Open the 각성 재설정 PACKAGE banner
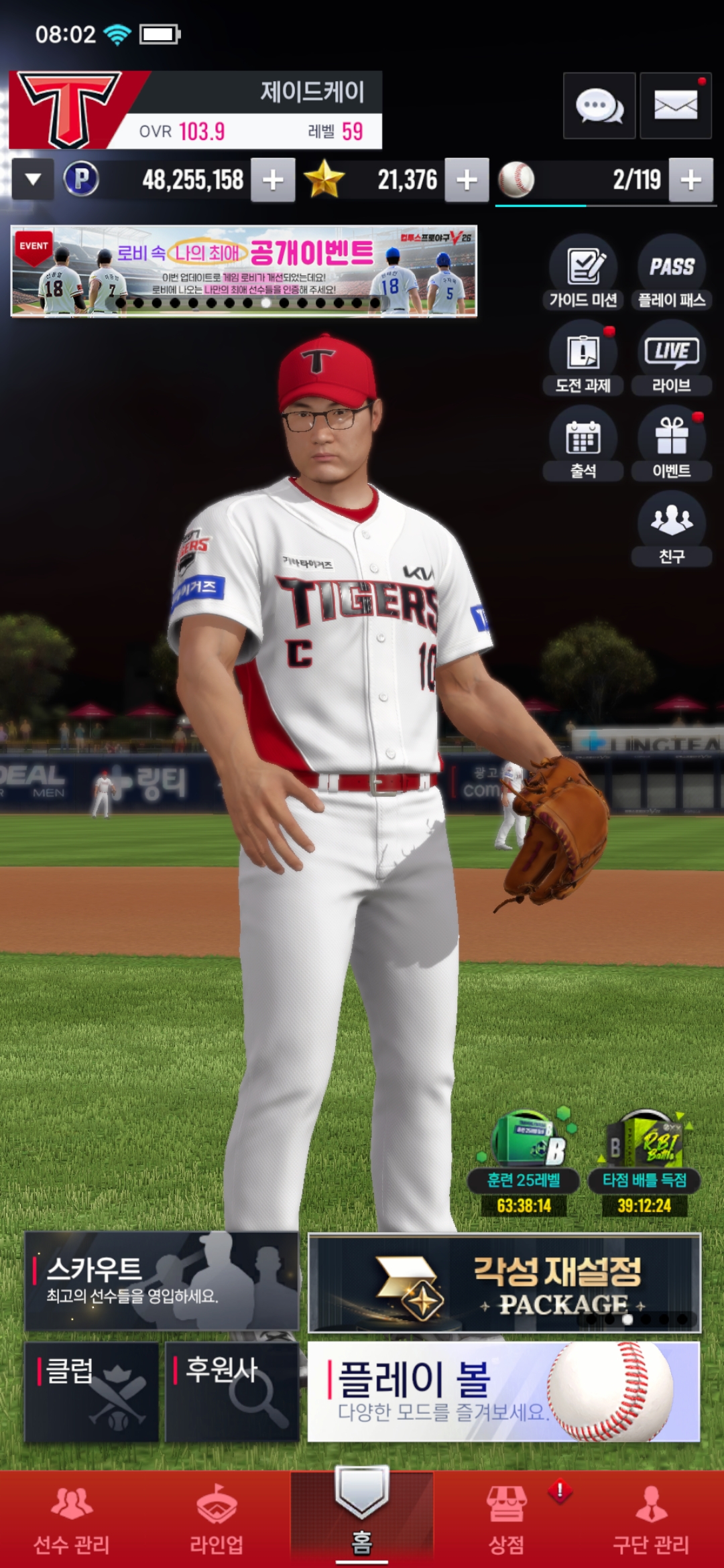This screenshot has height=1568, width=724. (504, 1283)
